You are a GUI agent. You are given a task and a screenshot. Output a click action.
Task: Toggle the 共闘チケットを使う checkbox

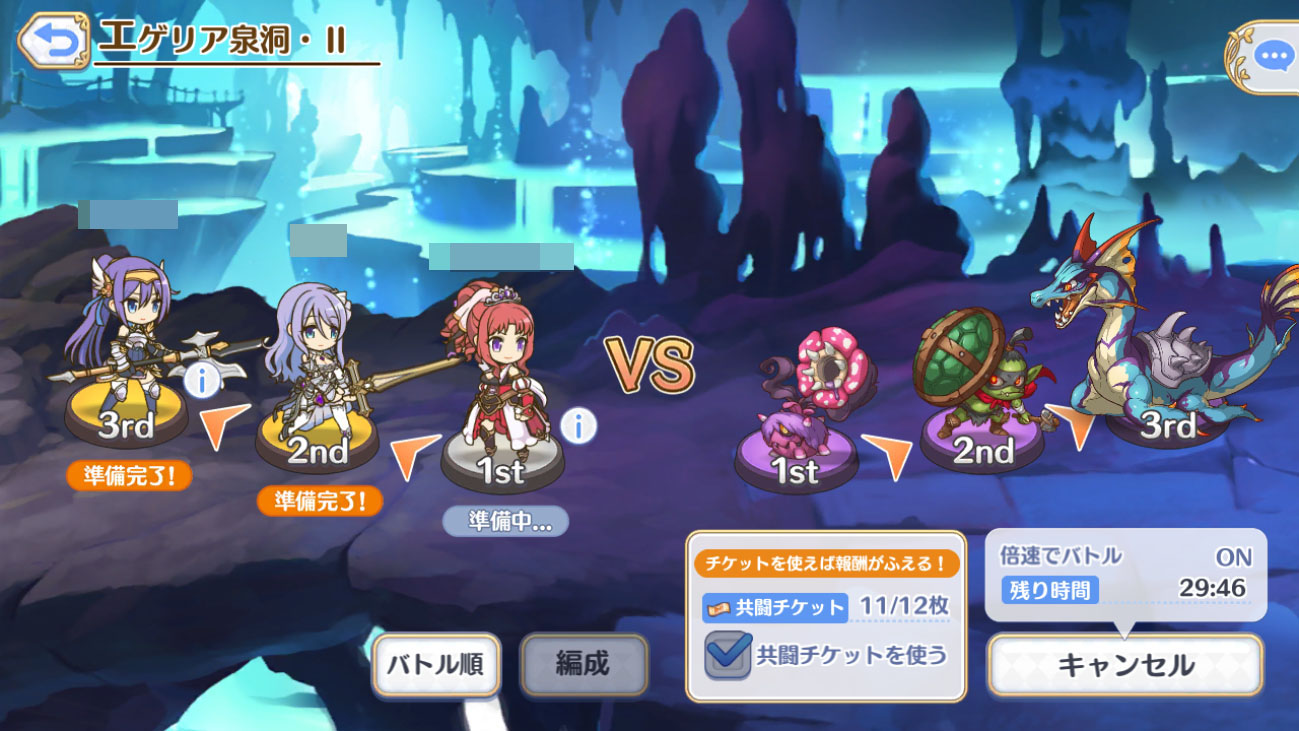[x=728, y=655]
